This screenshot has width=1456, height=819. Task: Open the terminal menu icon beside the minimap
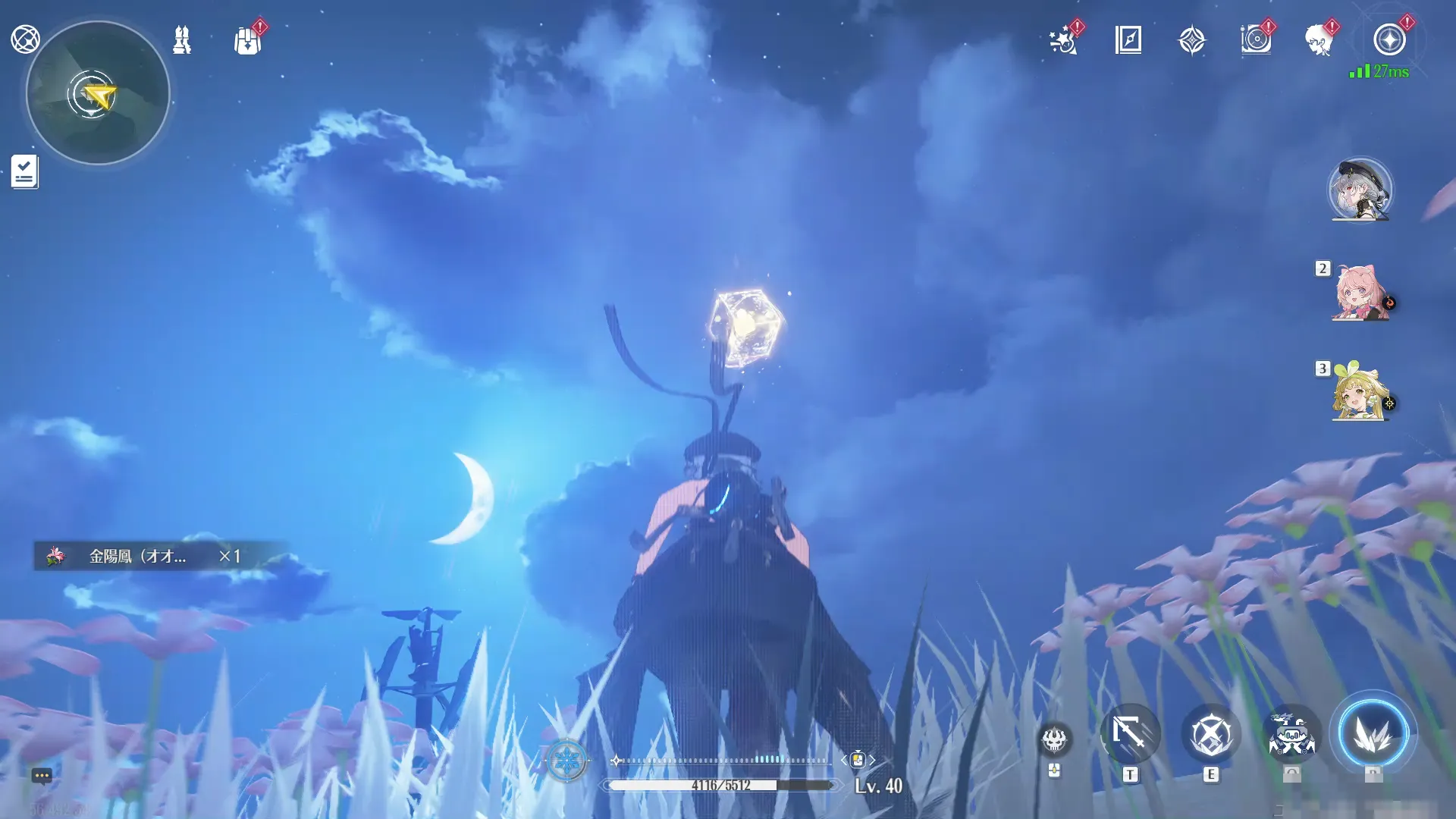click(25, 39)
